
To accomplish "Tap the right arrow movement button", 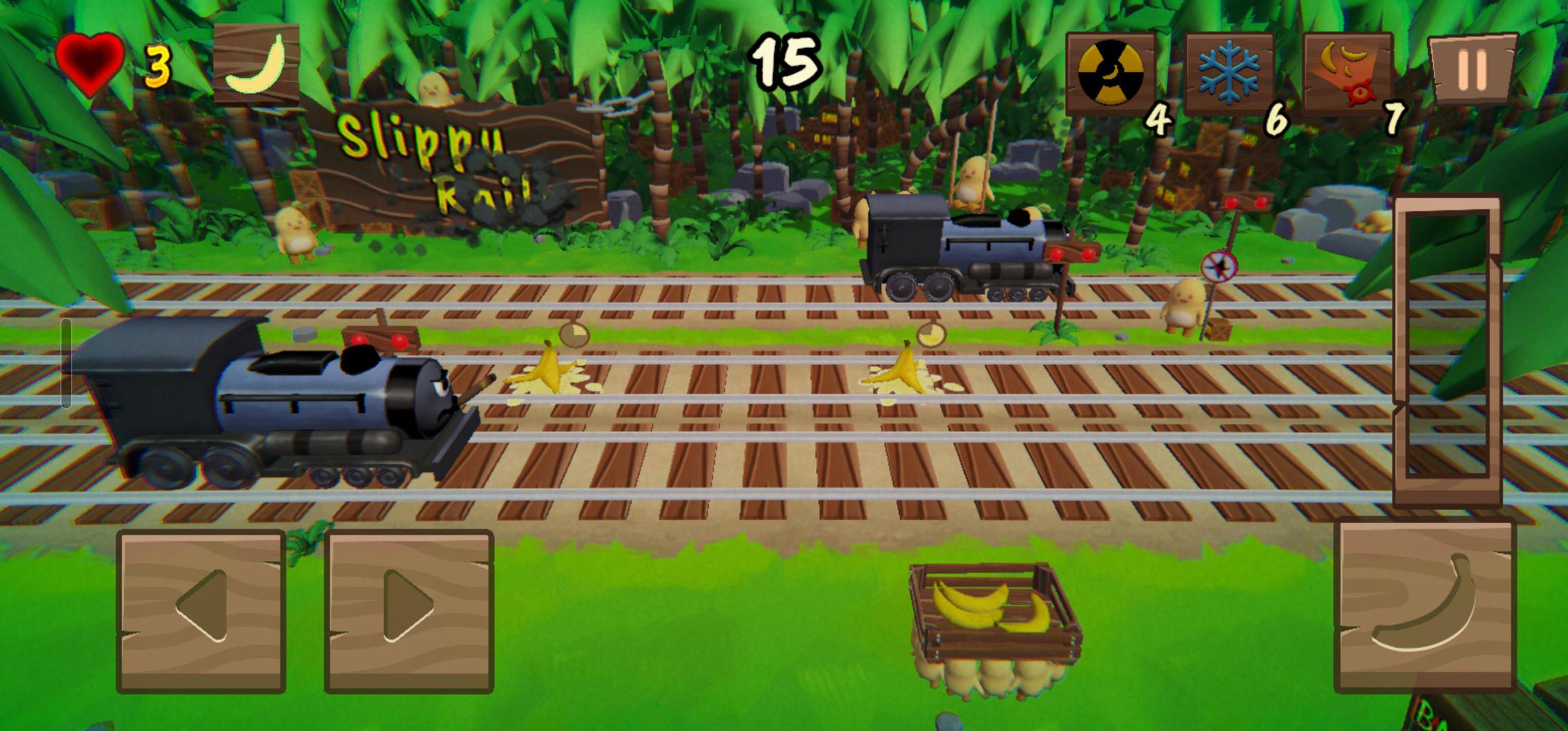I will pos(409,612).
